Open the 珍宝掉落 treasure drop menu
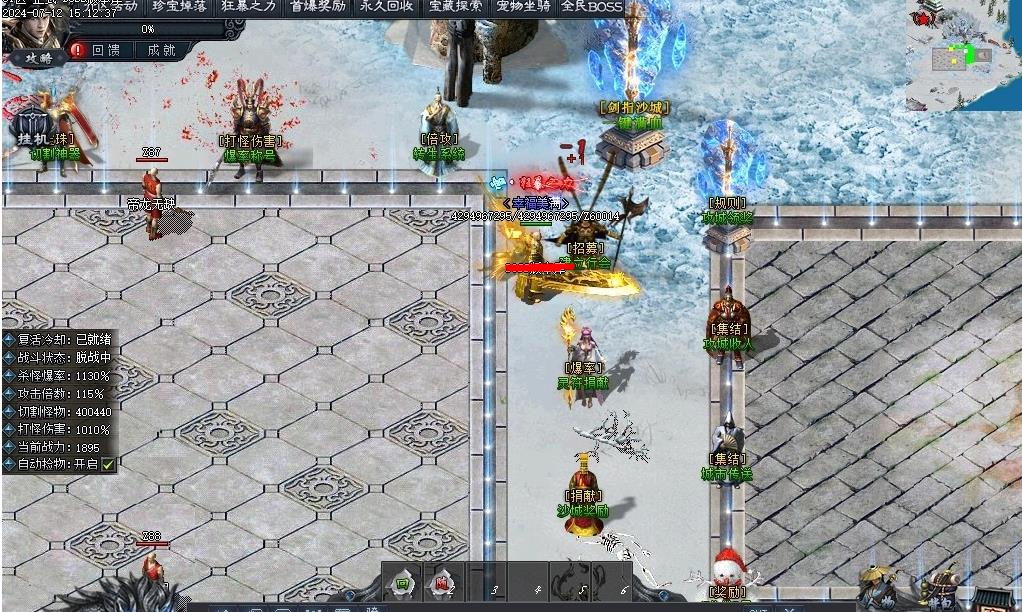1022x612 pixels. 180,7
